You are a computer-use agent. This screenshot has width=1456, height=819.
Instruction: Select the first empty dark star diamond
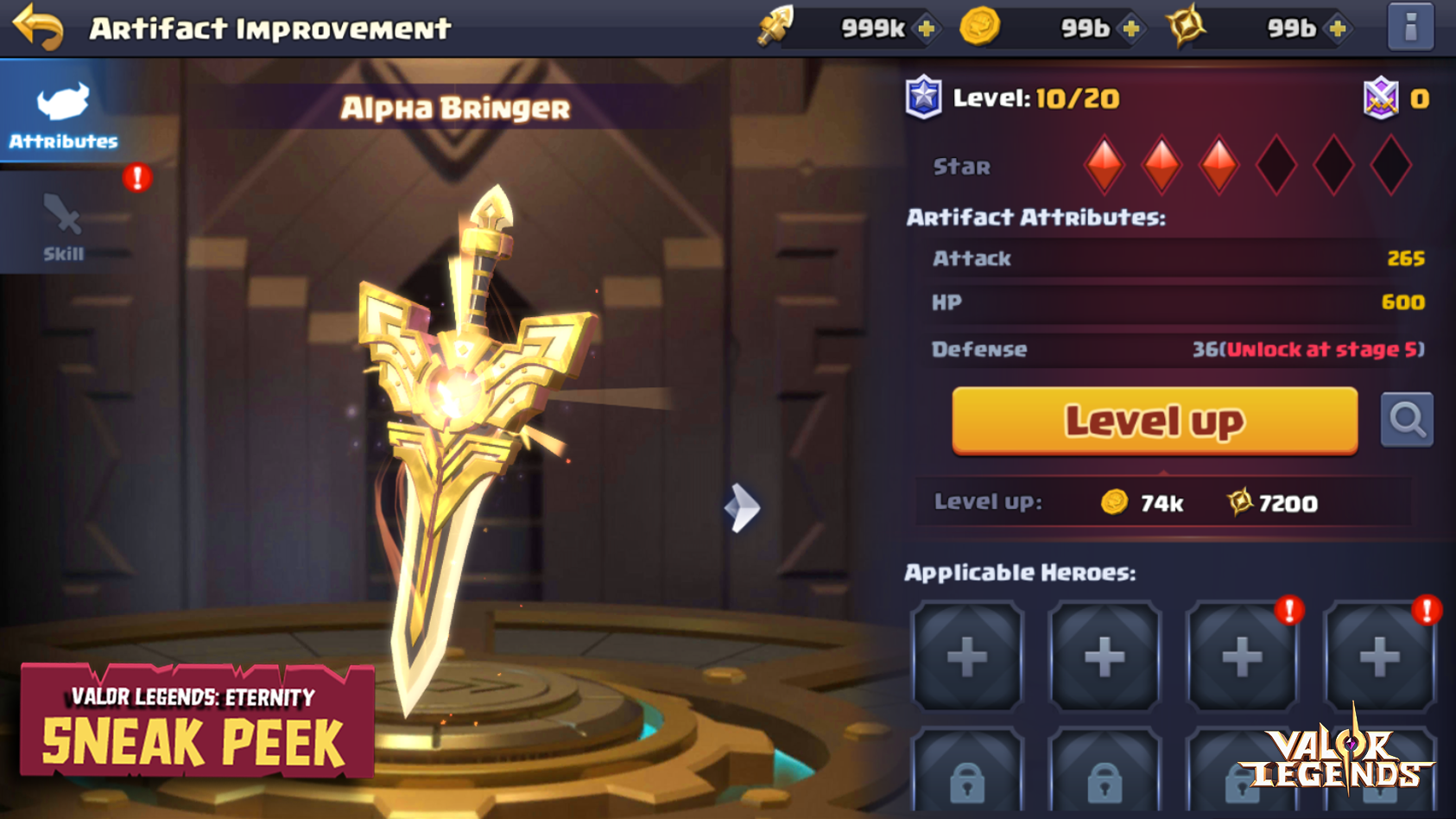coord(1277,162)
